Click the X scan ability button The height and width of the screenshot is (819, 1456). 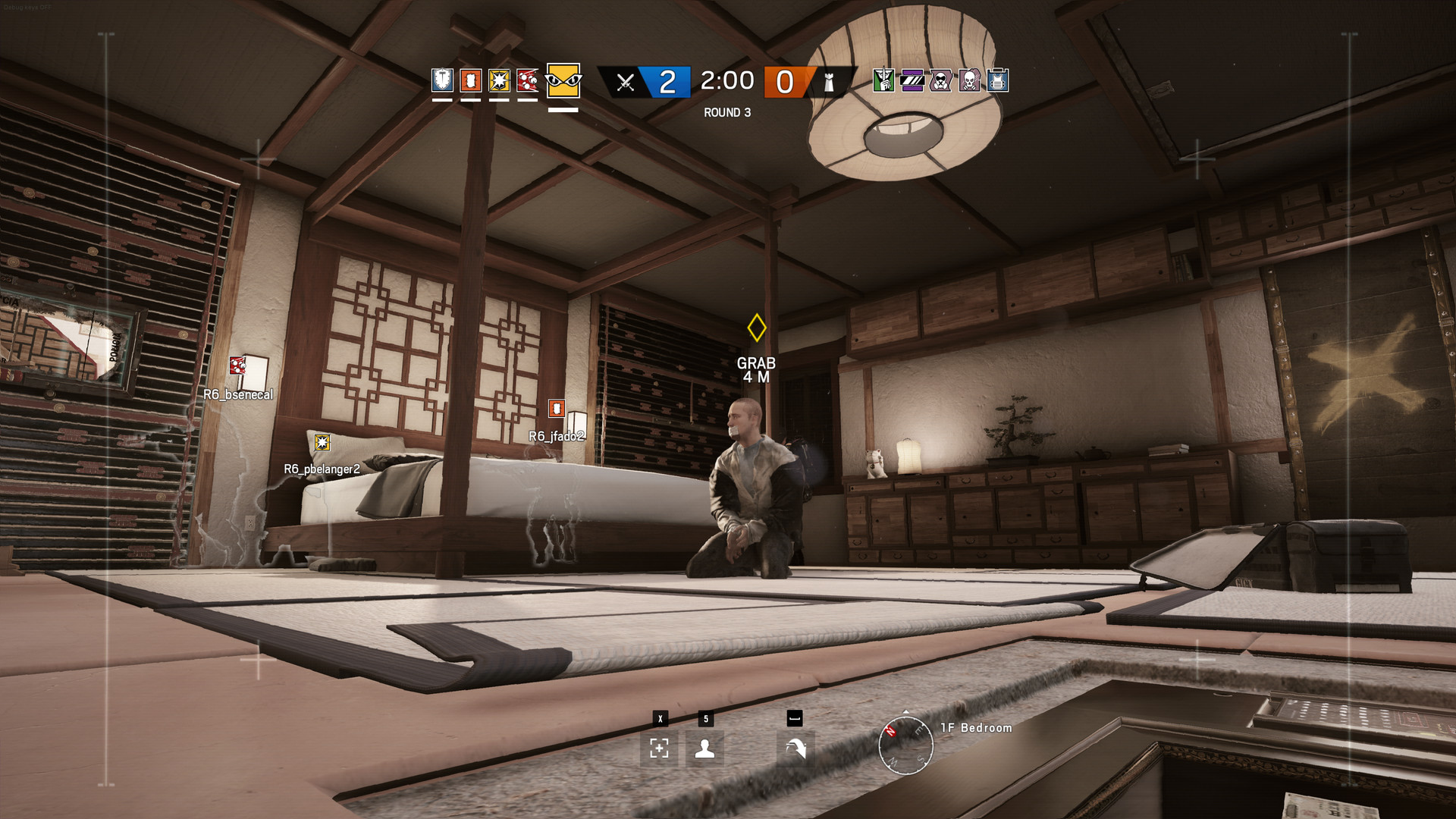tap(661, 748)
